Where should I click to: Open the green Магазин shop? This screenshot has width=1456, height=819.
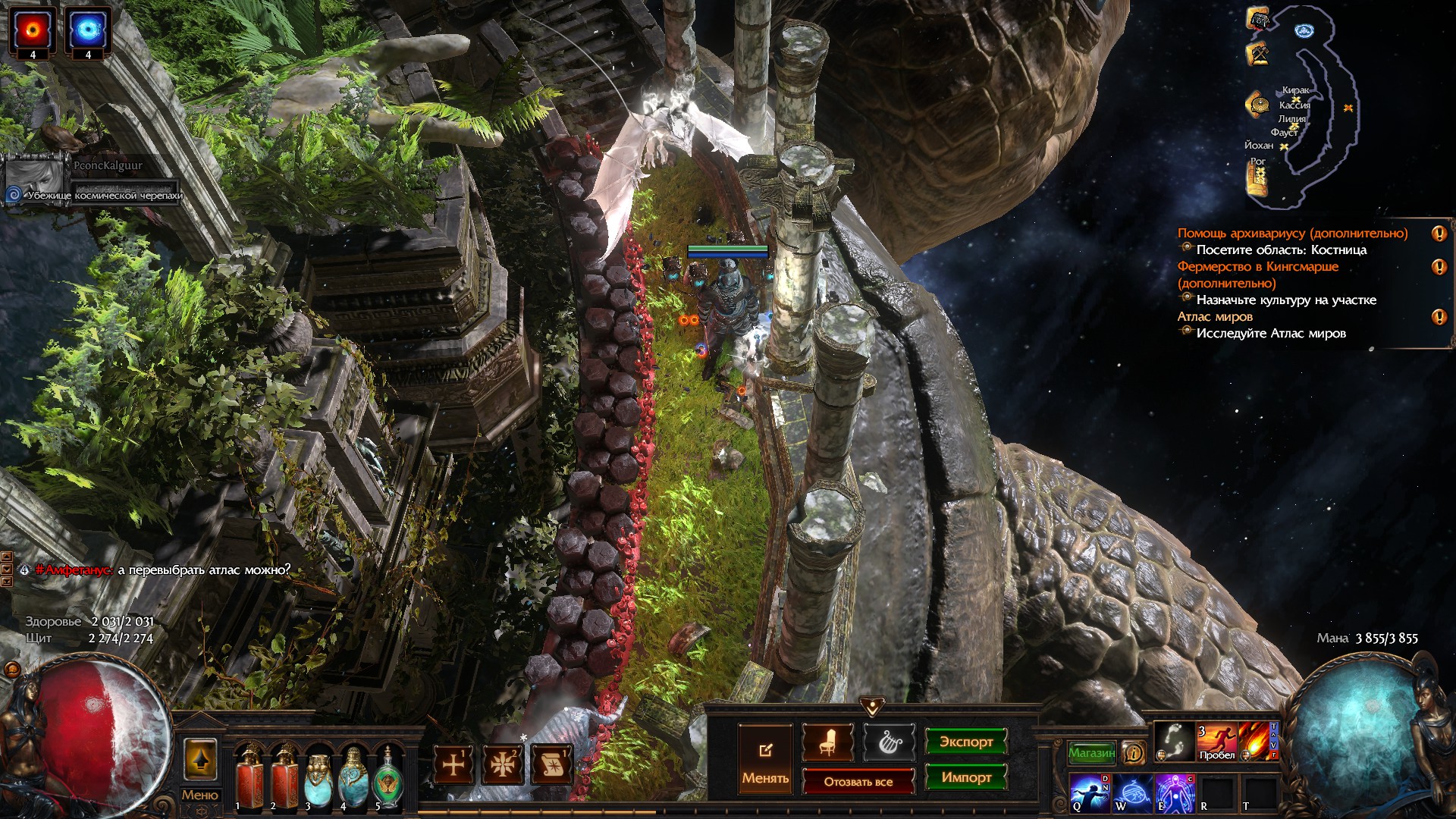pyautogui.click(x=1091, y=752)
